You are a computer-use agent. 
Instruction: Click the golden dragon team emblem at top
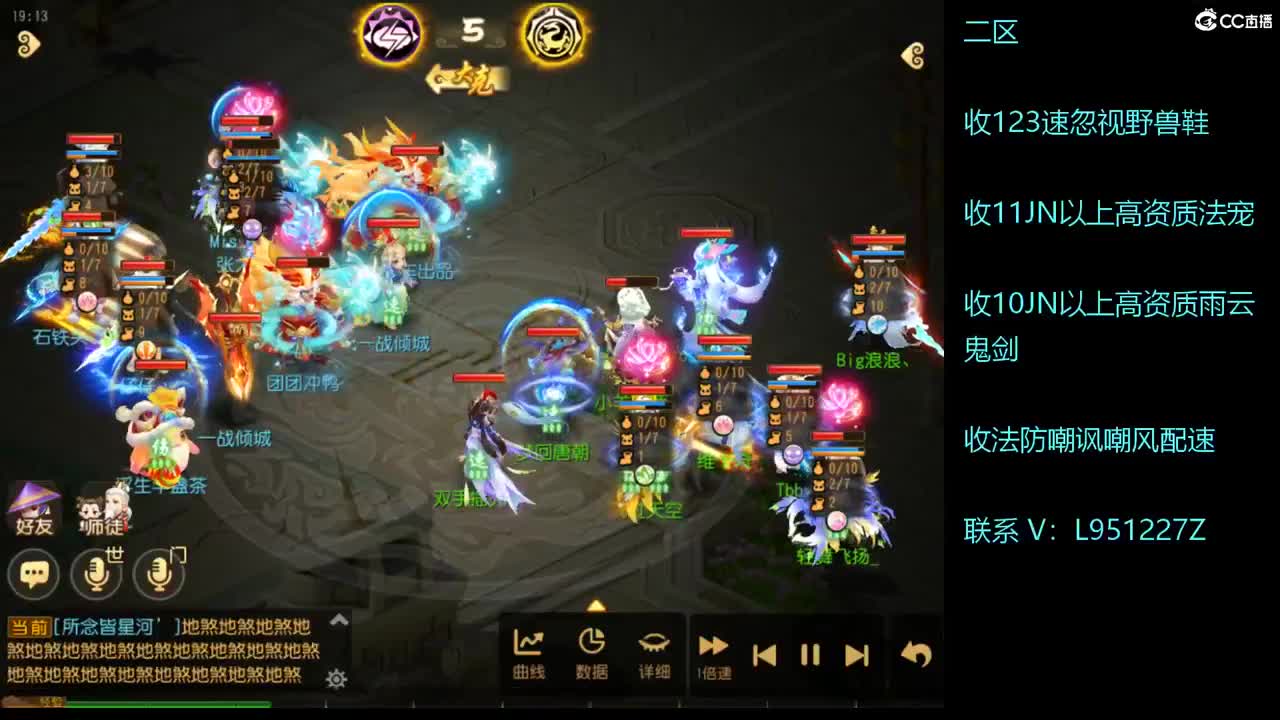(549, 32)
